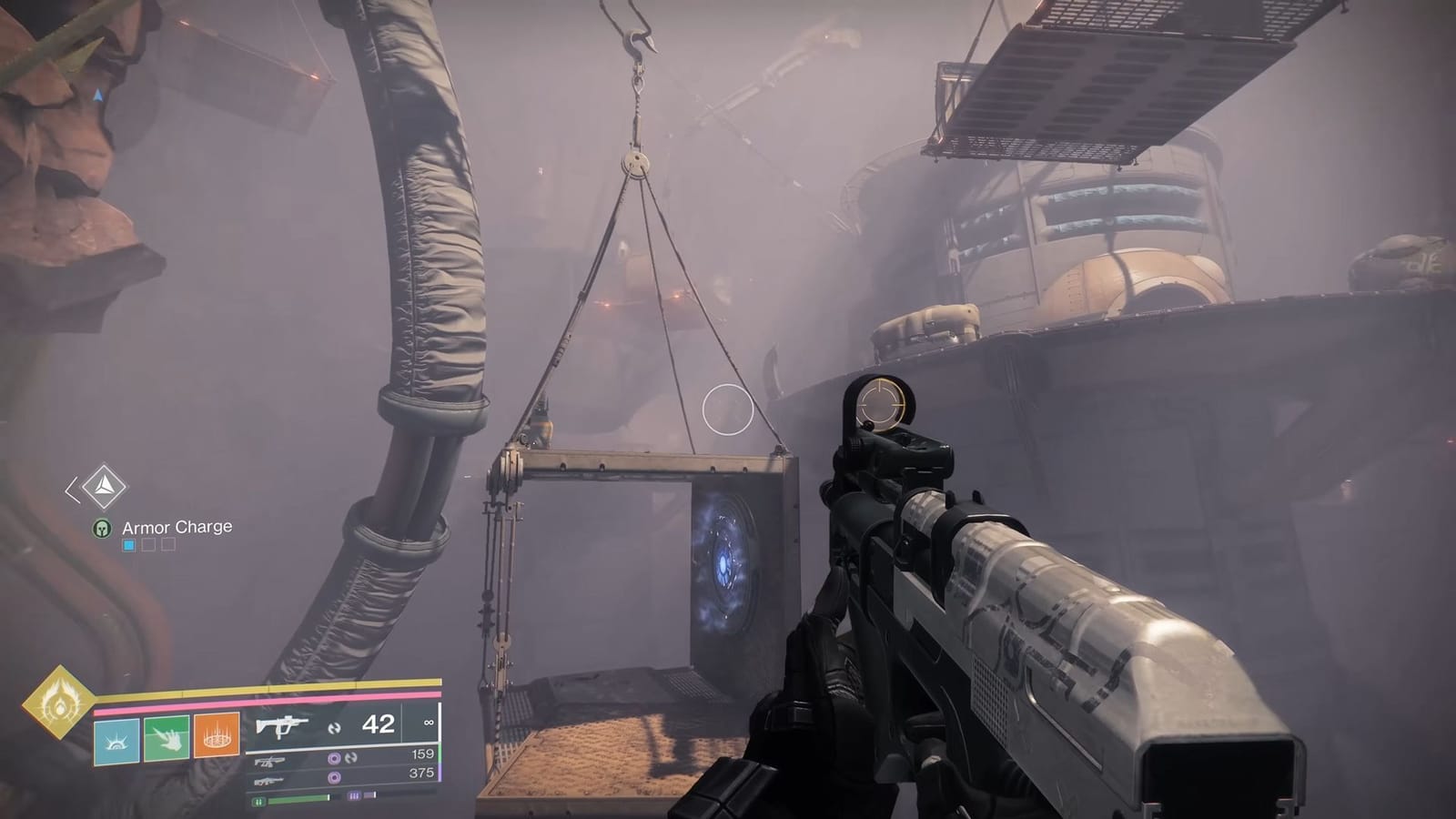Select the green melee ability icon
Image resolution: width=1456 pixels, height=819 pixels.
pos(166,740)
